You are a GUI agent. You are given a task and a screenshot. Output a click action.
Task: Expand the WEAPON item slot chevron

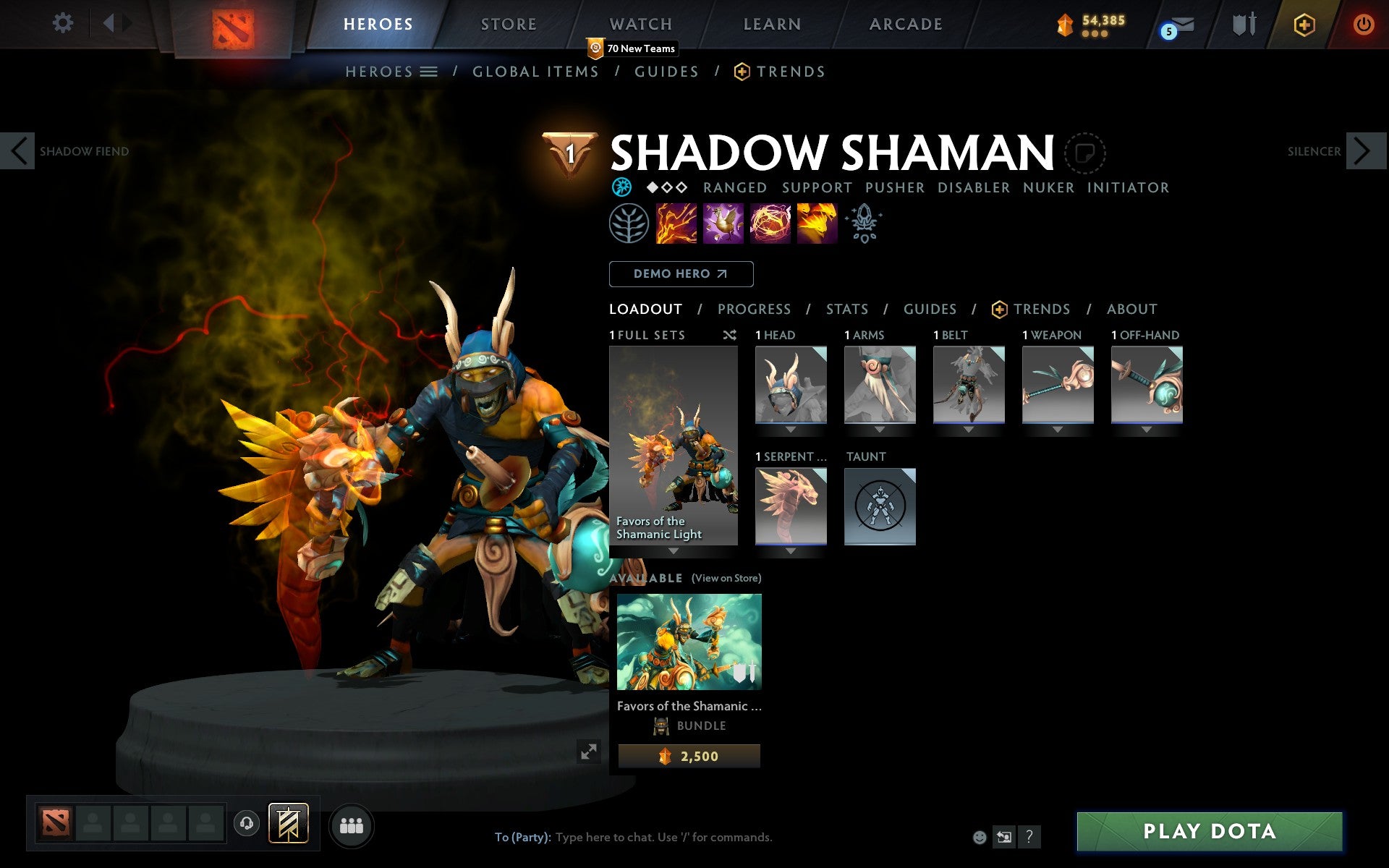1057,427
